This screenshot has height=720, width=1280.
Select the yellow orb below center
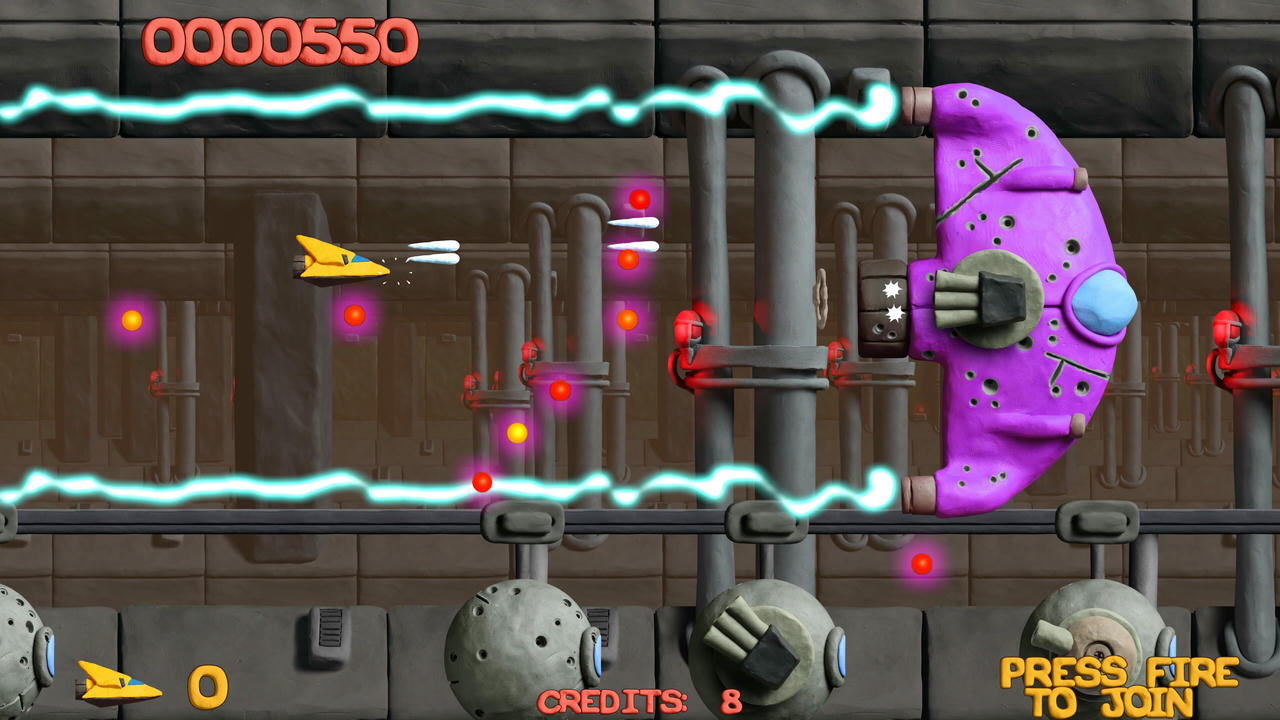coord(516,434)
